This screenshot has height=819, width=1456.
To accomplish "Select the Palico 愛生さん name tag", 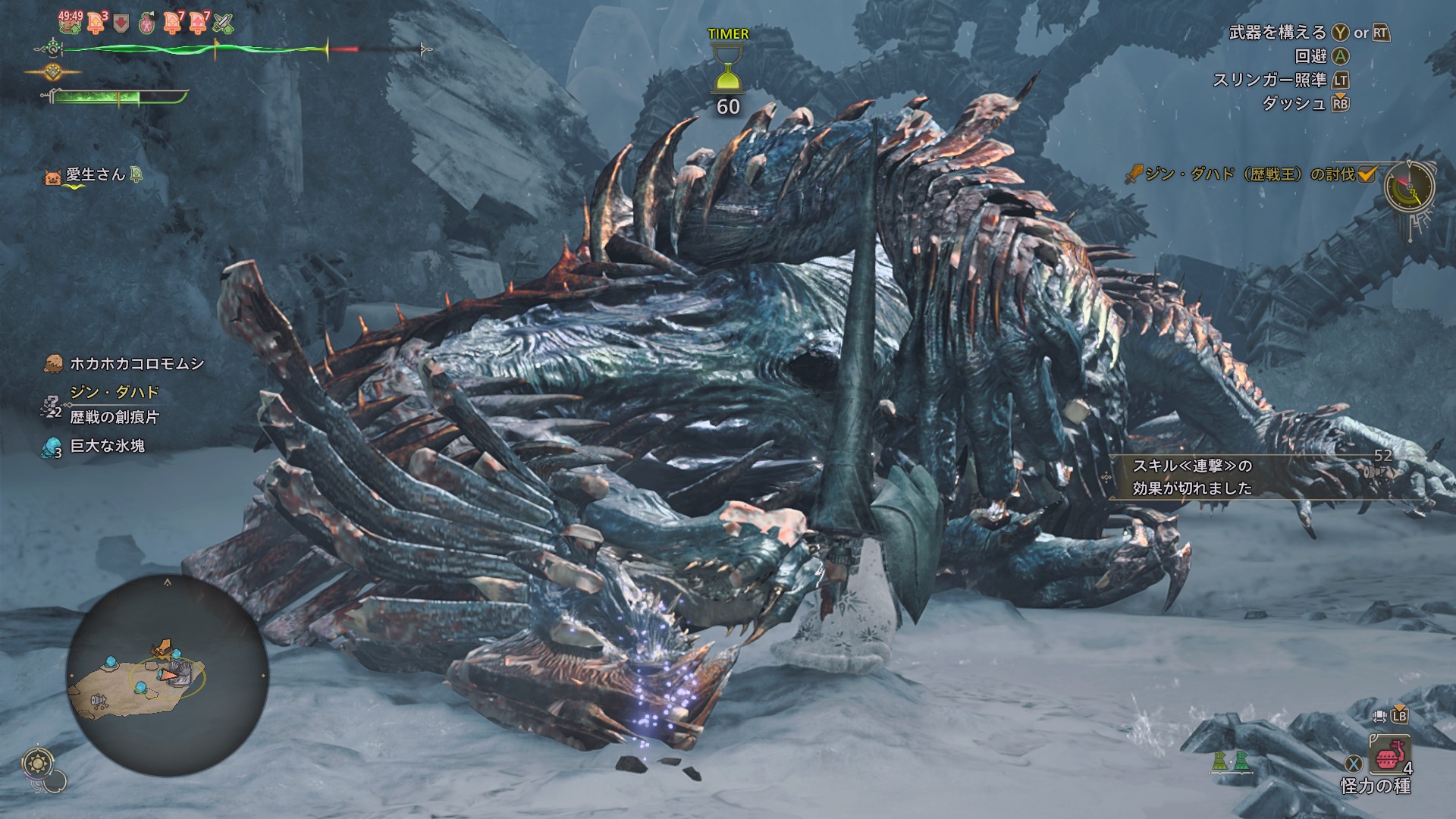I will click(x=94, y=175).
